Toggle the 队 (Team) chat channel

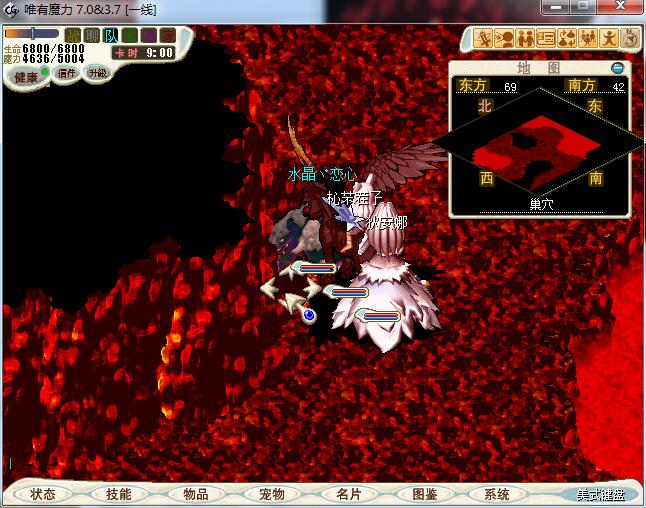pos(111,36)
